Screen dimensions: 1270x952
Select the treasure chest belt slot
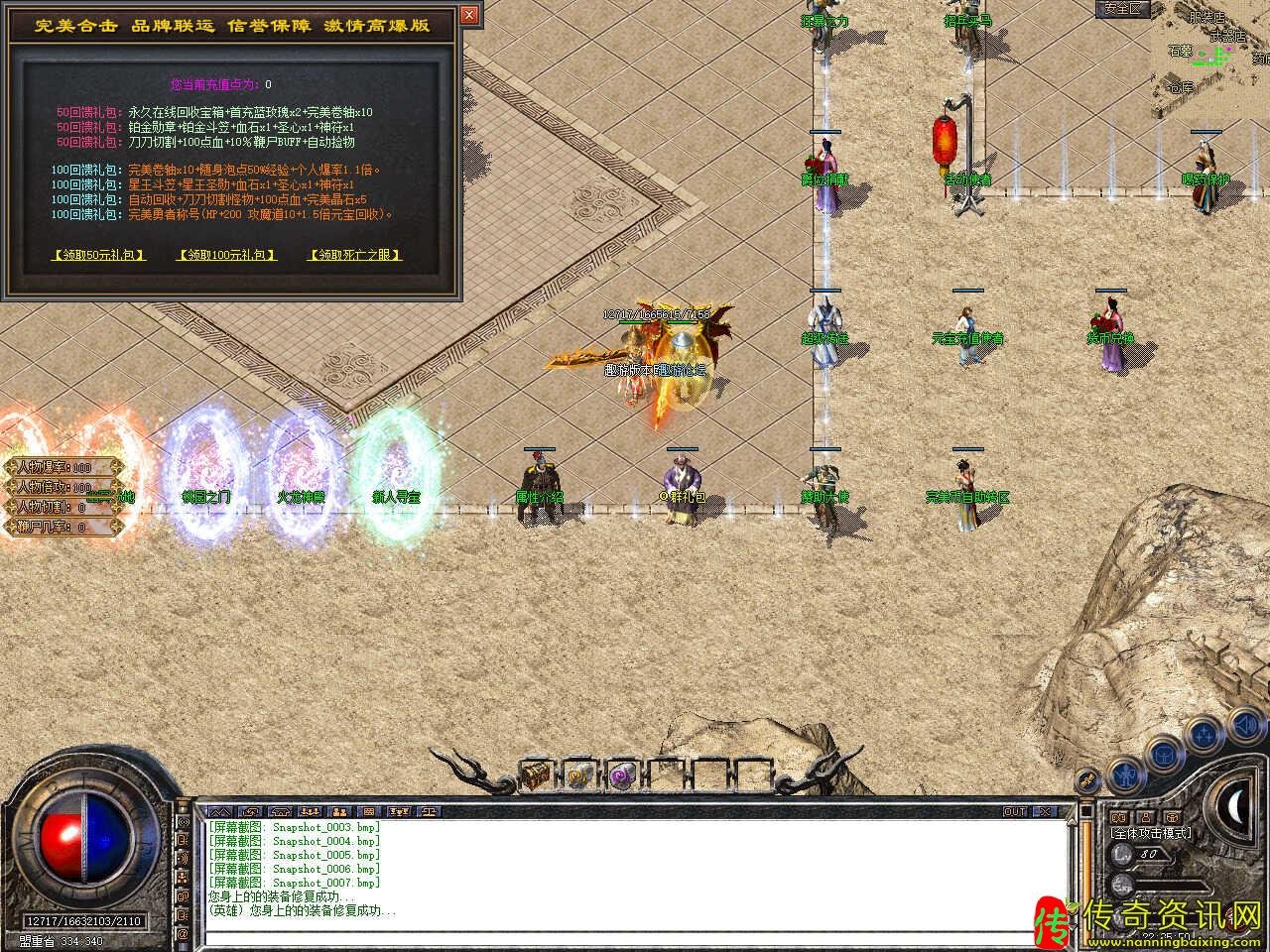point(536,774)
